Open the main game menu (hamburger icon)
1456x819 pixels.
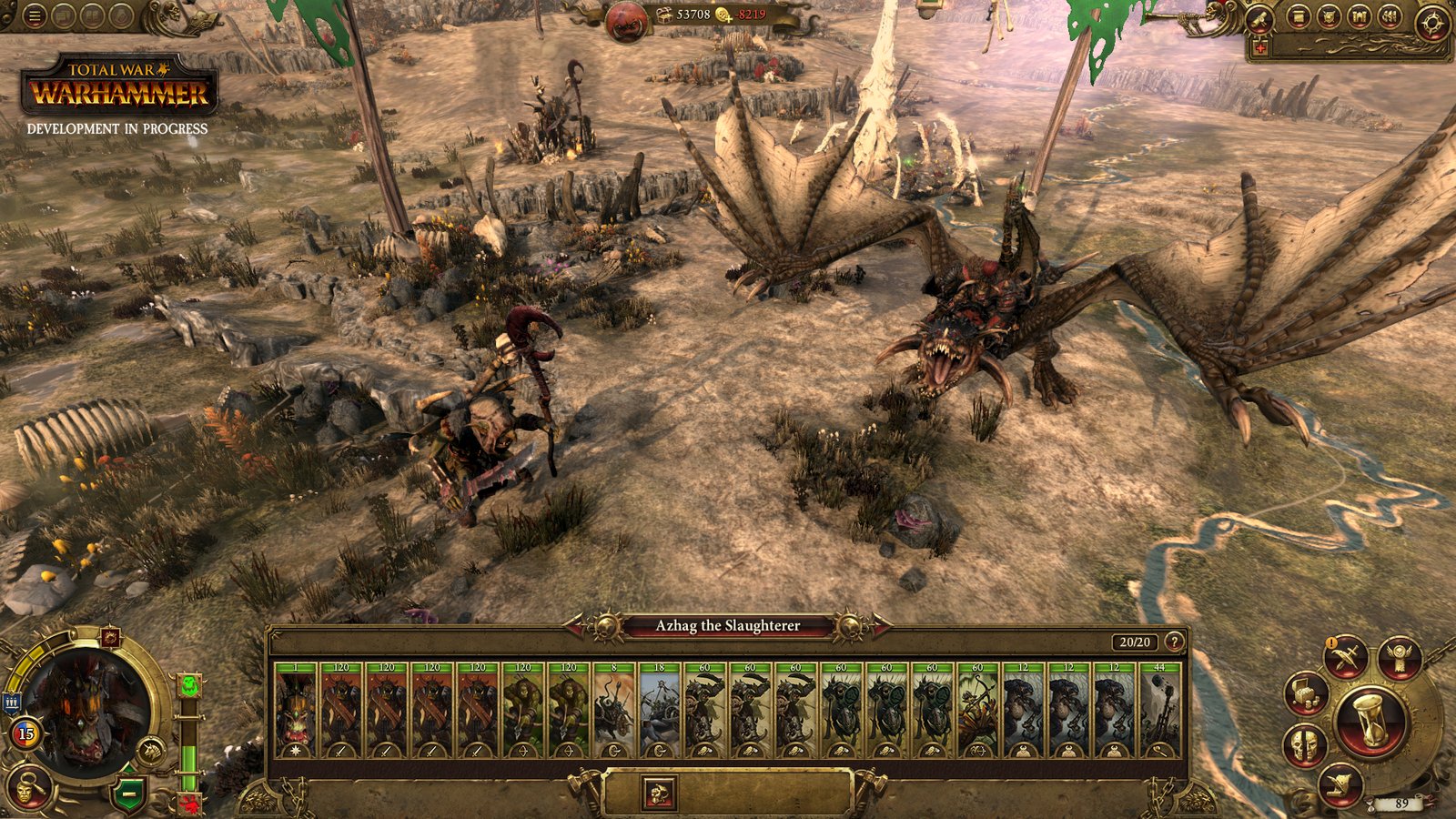(x=34, y=15)
